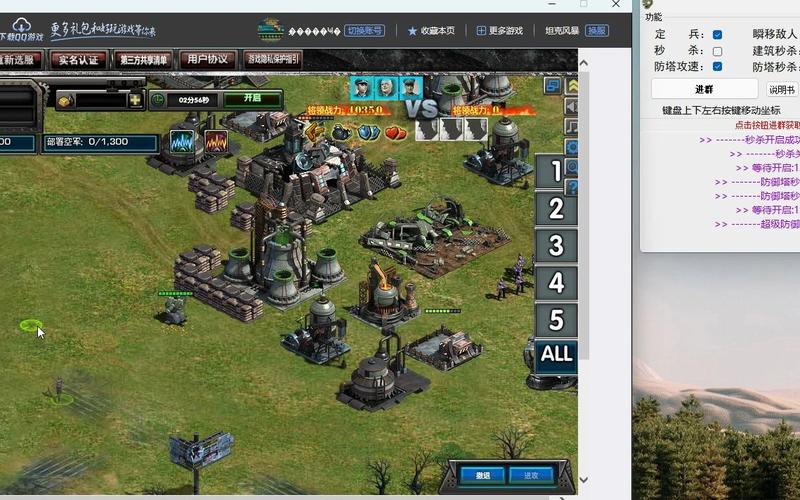Select squad group 3 button

coord(556,246)
